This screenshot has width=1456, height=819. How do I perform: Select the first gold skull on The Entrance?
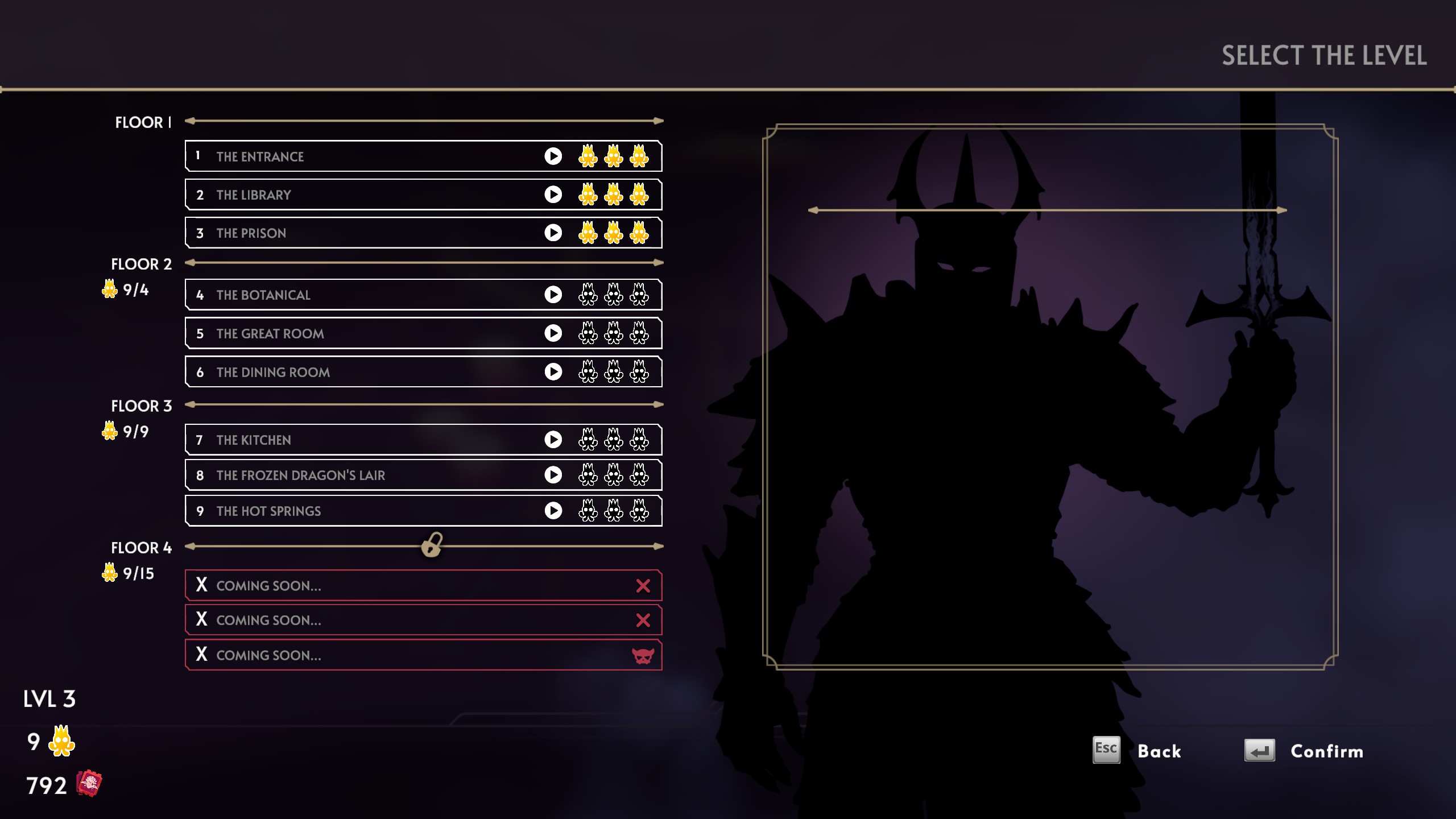(x=588, y=156)
